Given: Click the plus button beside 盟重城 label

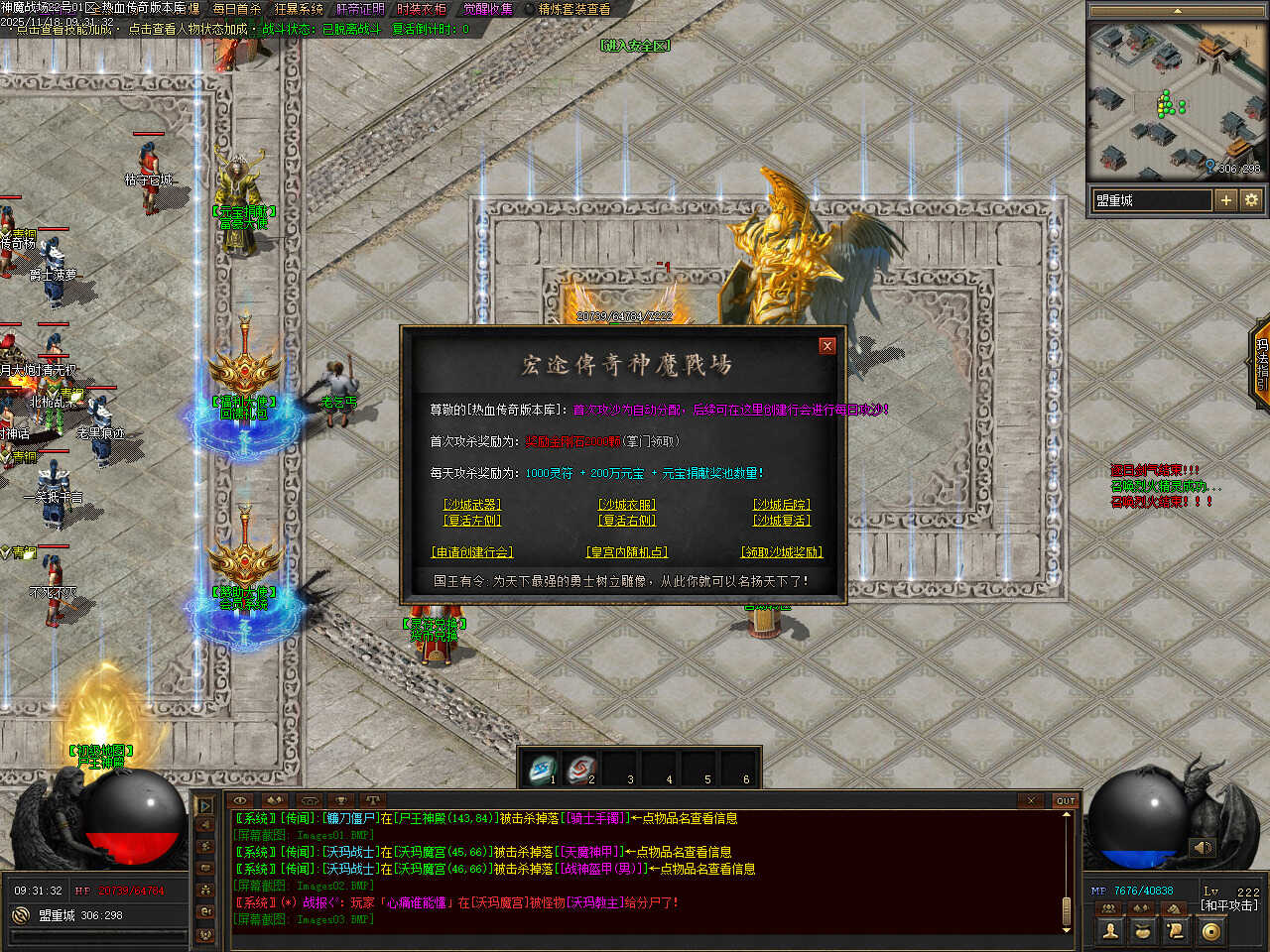Looking at the screenshot, I should pos(1226,200).
